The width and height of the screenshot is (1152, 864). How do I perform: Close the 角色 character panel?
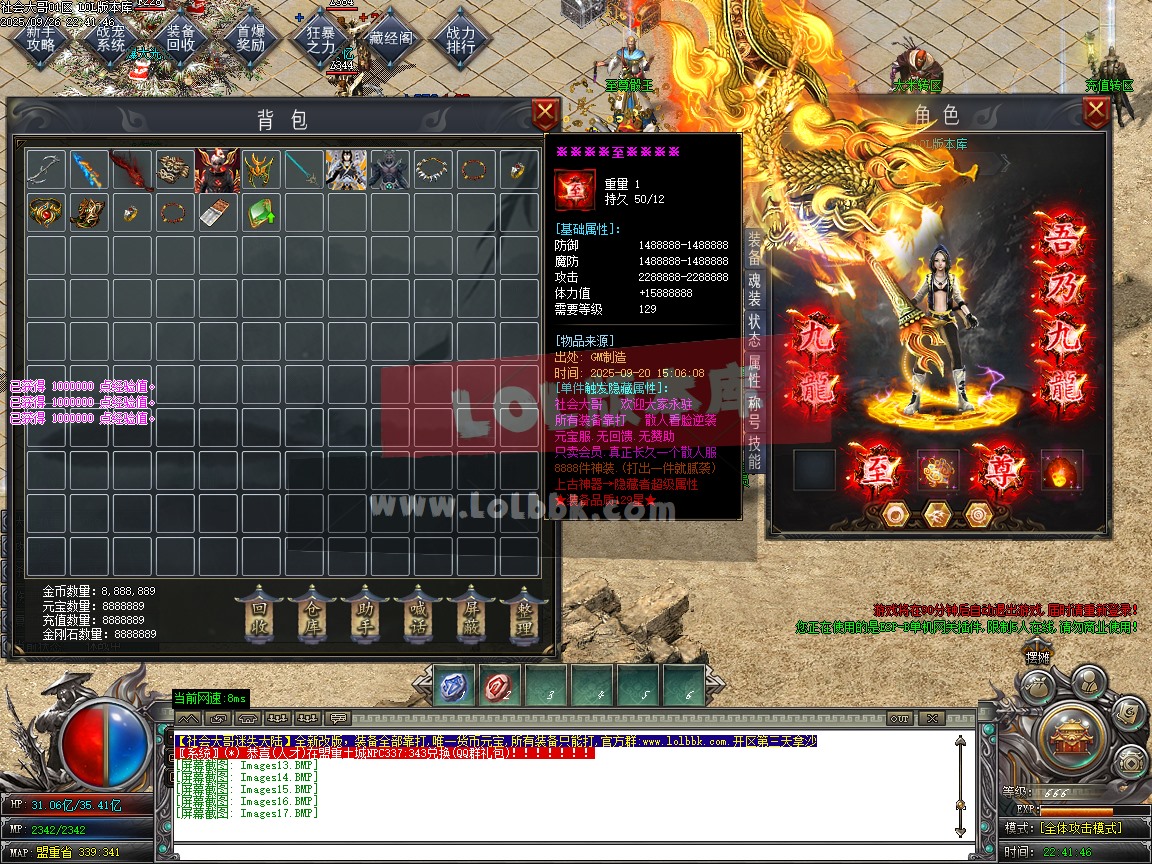tap(1095, 111)
